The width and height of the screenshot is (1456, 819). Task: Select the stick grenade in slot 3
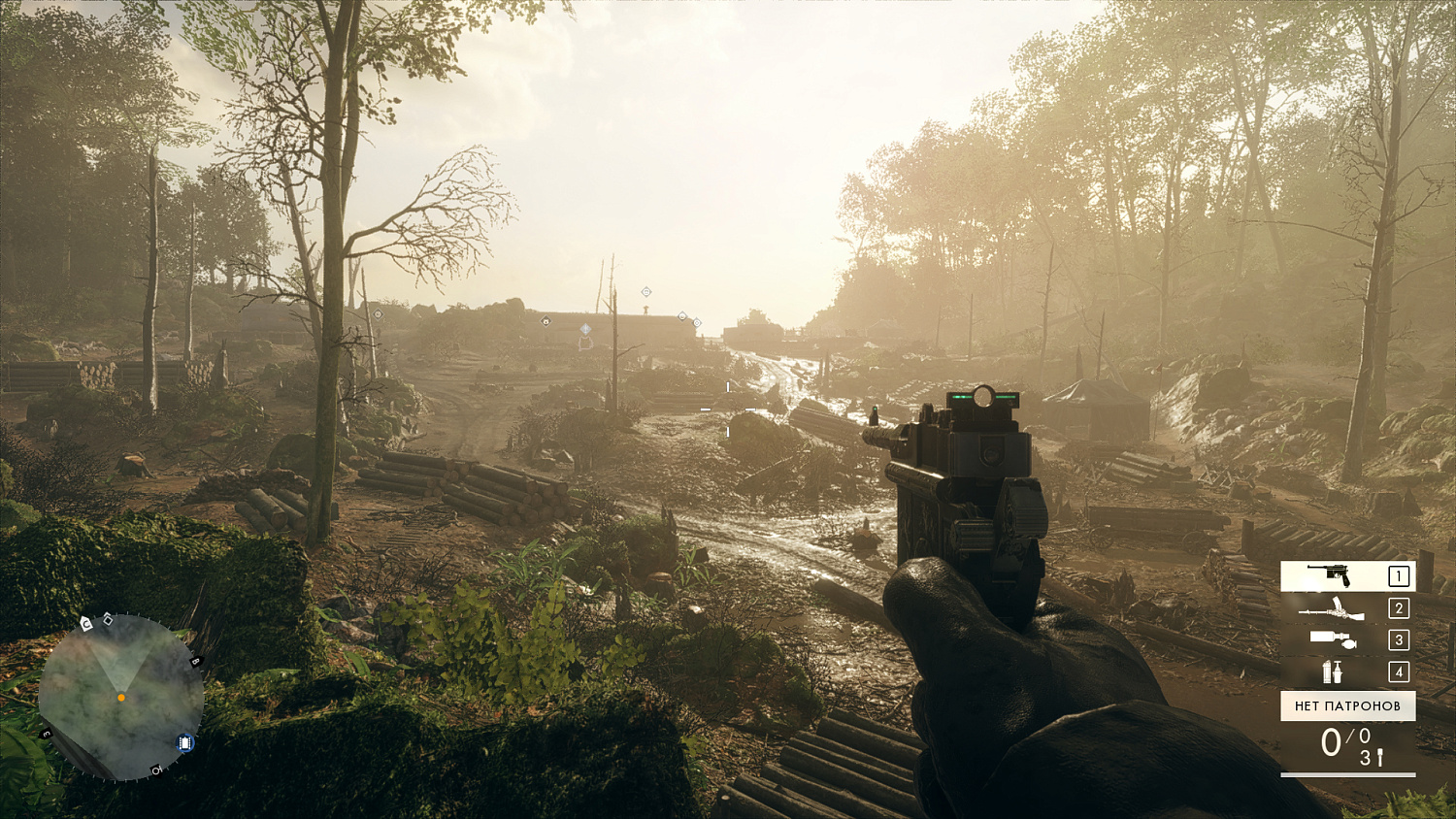tap(1333, 640)
